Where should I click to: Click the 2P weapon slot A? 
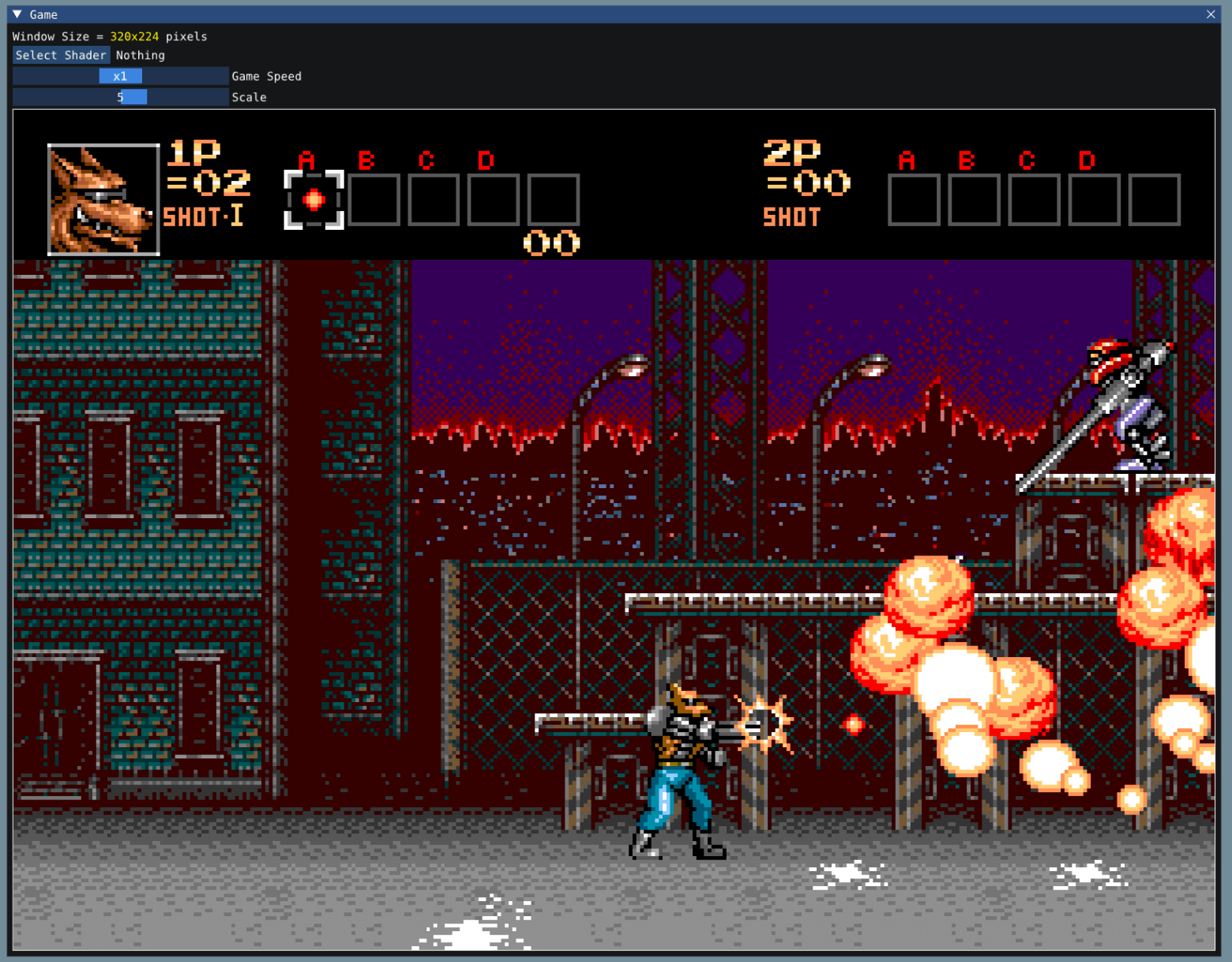[x=913, y=200]
